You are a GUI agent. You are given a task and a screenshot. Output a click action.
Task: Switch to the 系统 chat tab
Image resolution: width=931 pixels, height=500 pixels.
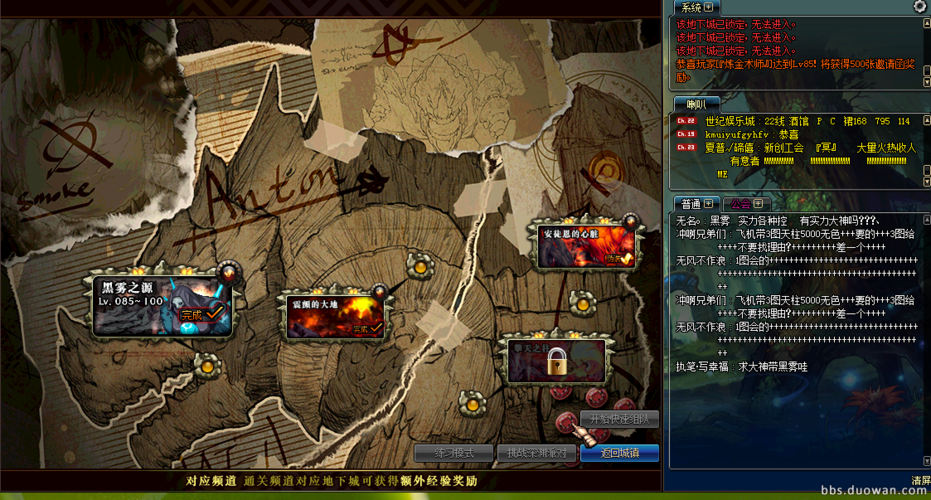coord(691,8)
